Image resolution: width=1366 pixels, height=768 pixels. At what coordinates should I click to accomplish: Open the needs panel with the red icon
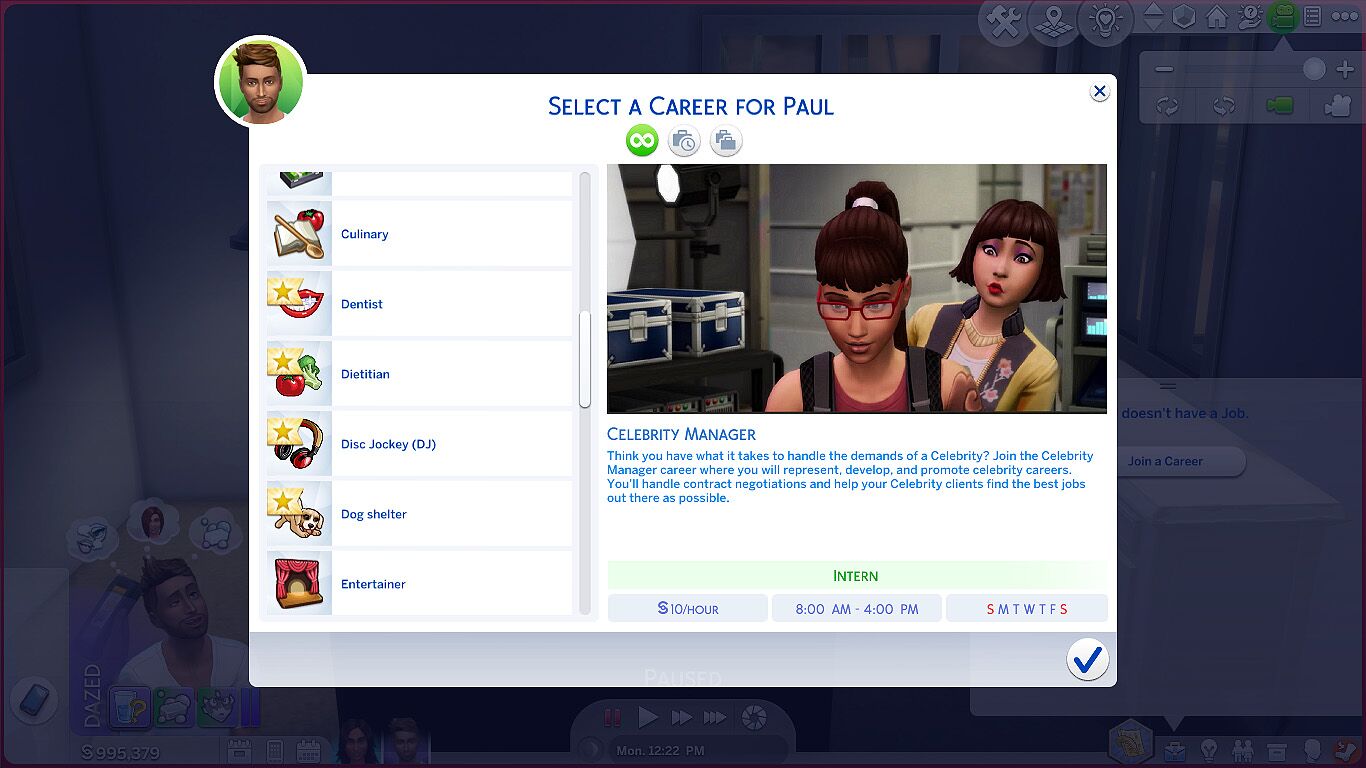coord(1347,752)
